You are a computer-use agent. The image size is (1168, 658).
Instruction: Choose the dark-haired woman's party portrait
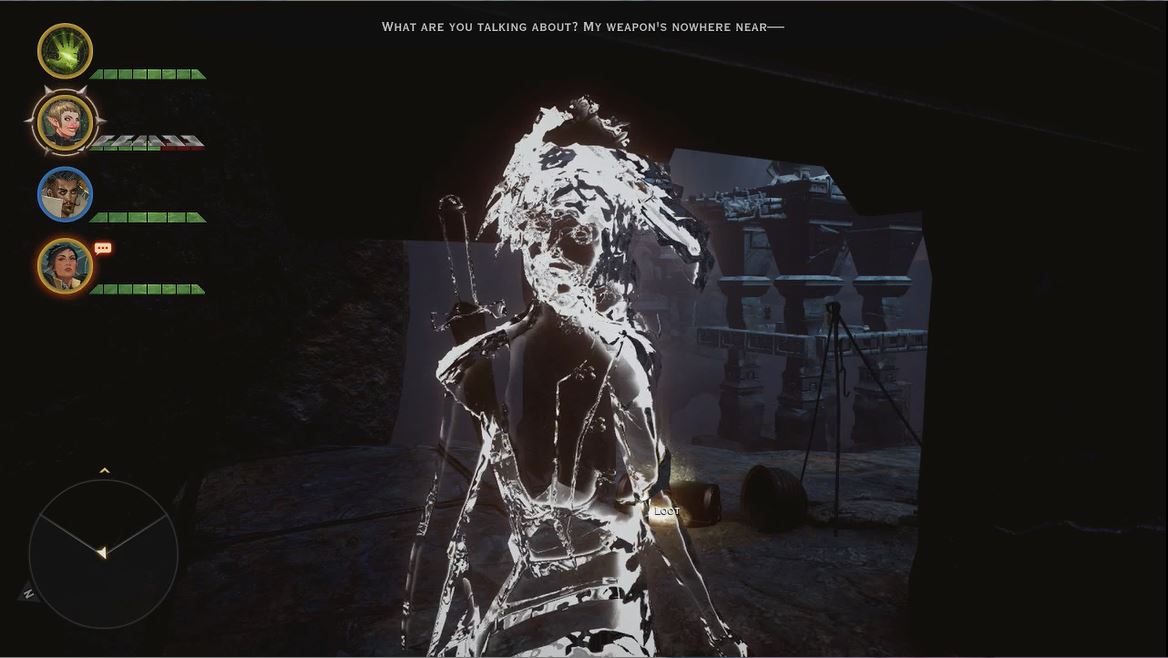point(65,266)
